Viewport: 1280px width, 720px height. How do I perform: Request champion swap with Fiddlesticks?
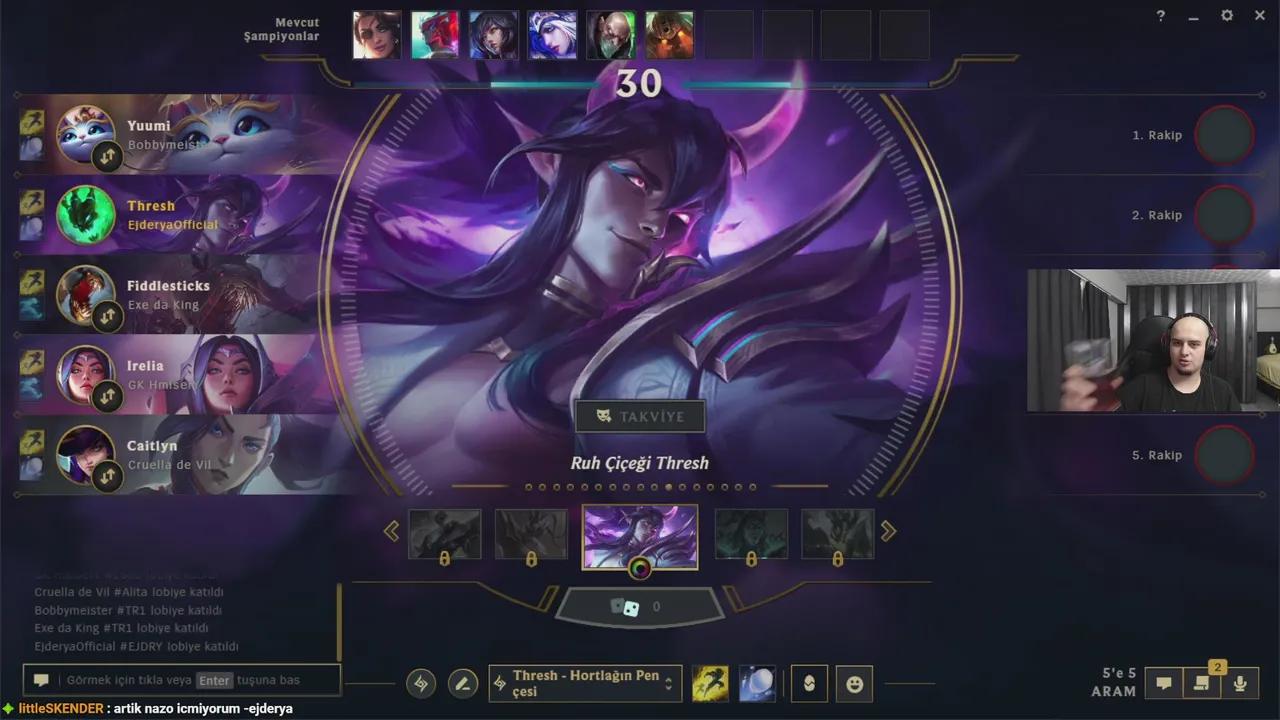click(x=107, y=316)
